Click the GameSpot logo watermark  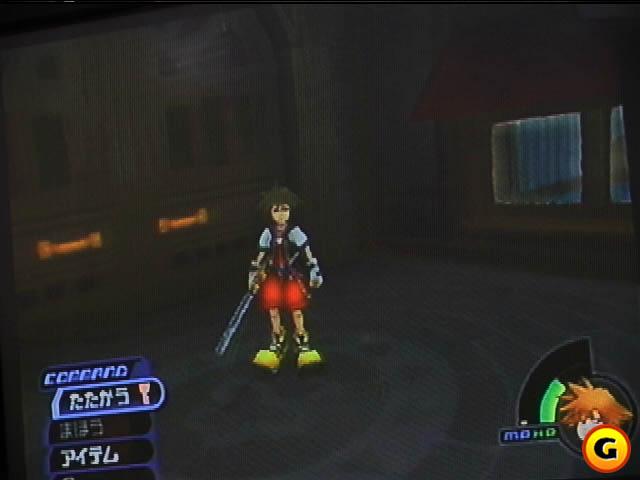604,451
